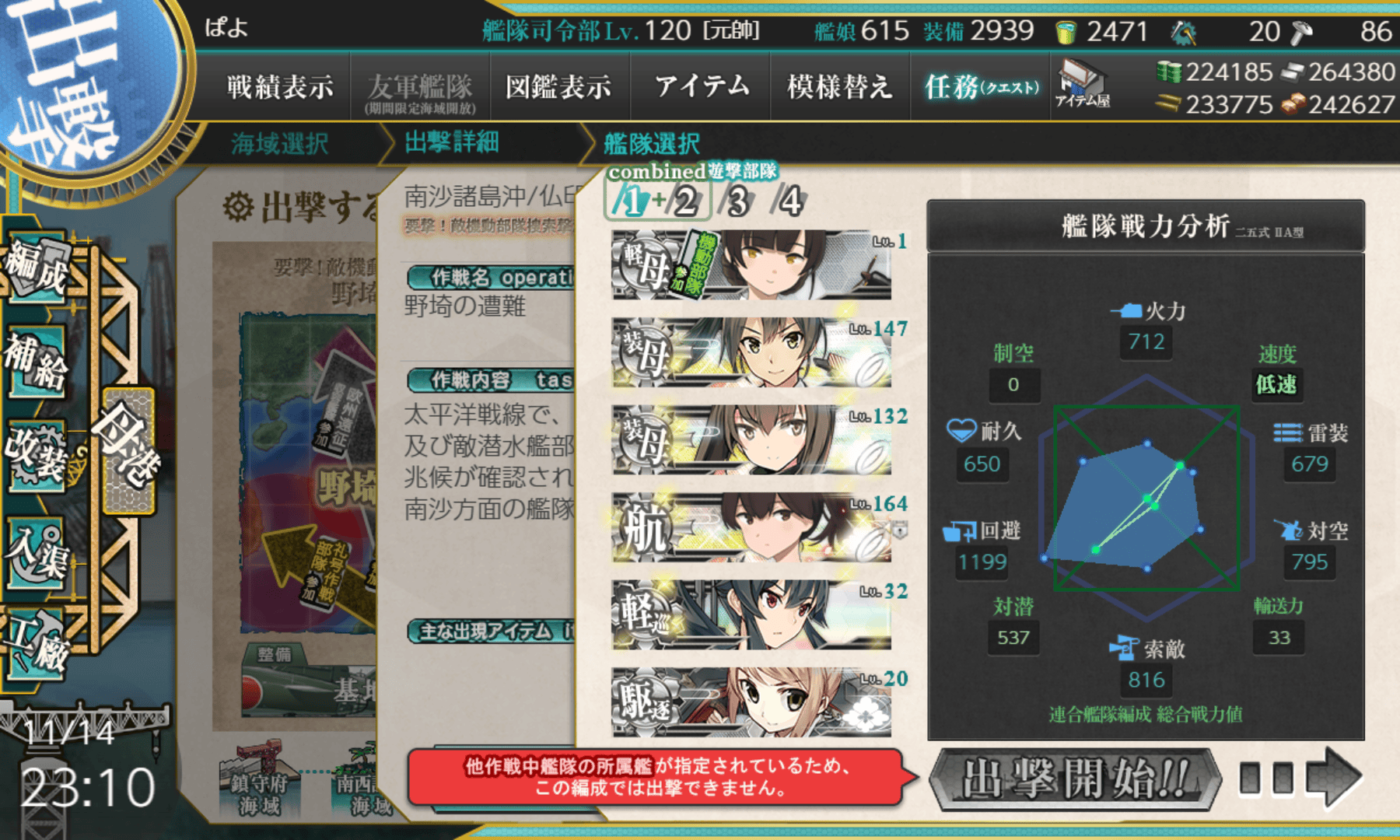The height and width of the screenshot is (840, 1400).
Task: Select the level 164 航 ship banner
Action: (751, 527)
